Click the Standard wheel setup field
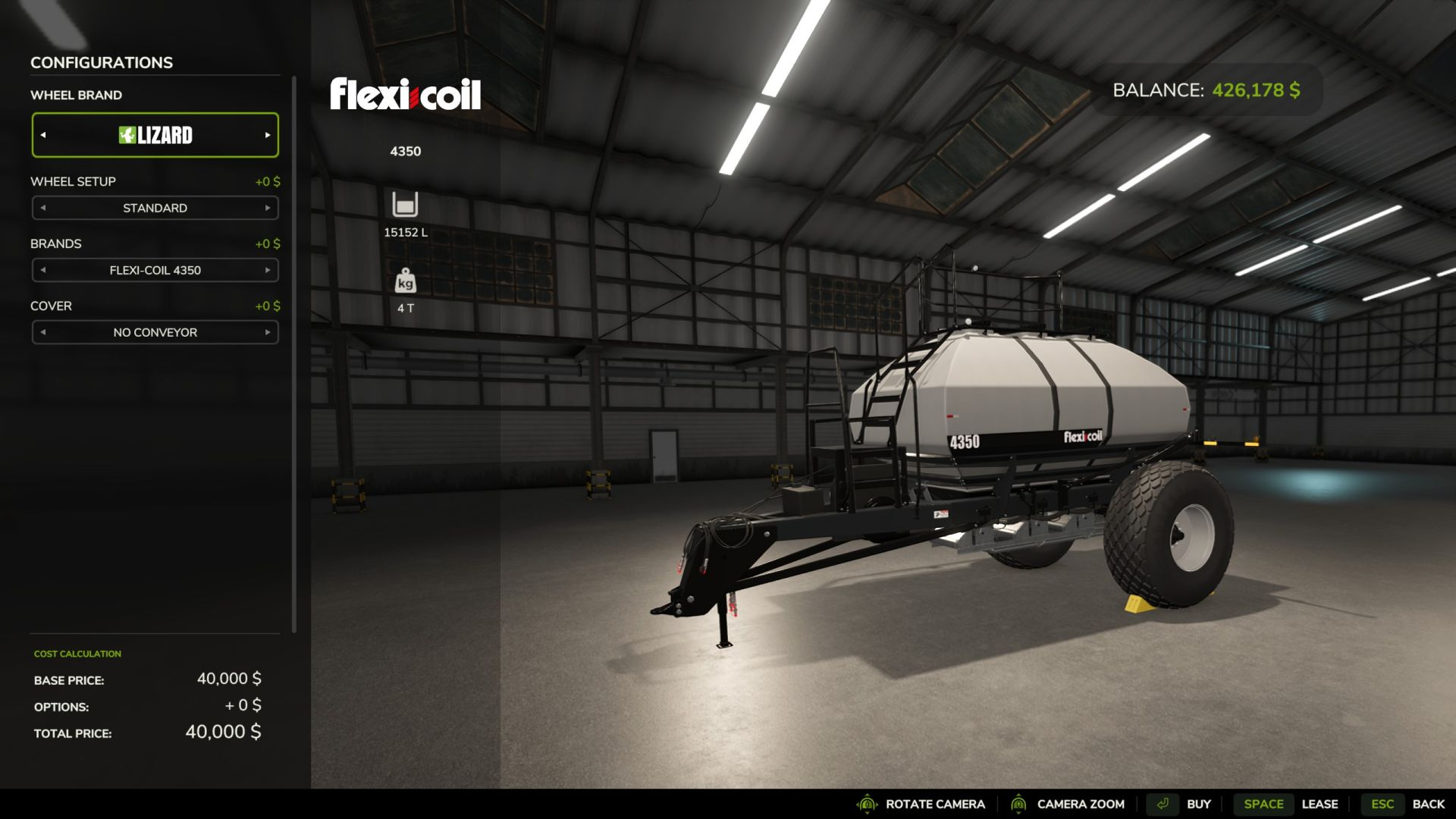Viewport: 1456px width, 819px height. point(155,208)
